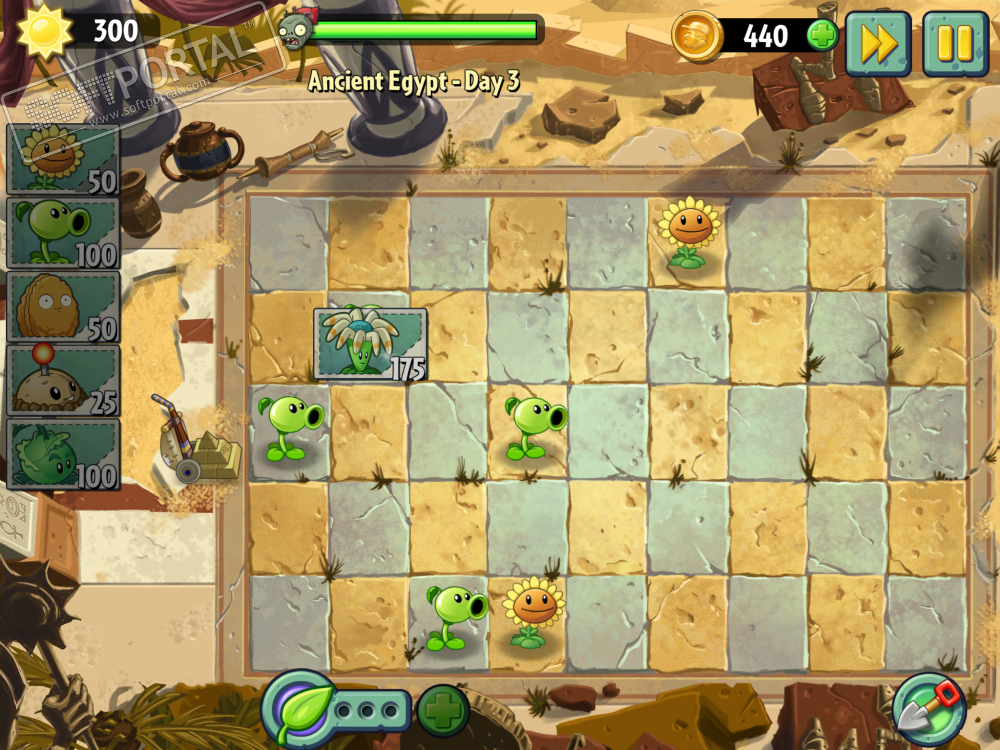Pick the Wall-nut seed packet

click(63, 306)
